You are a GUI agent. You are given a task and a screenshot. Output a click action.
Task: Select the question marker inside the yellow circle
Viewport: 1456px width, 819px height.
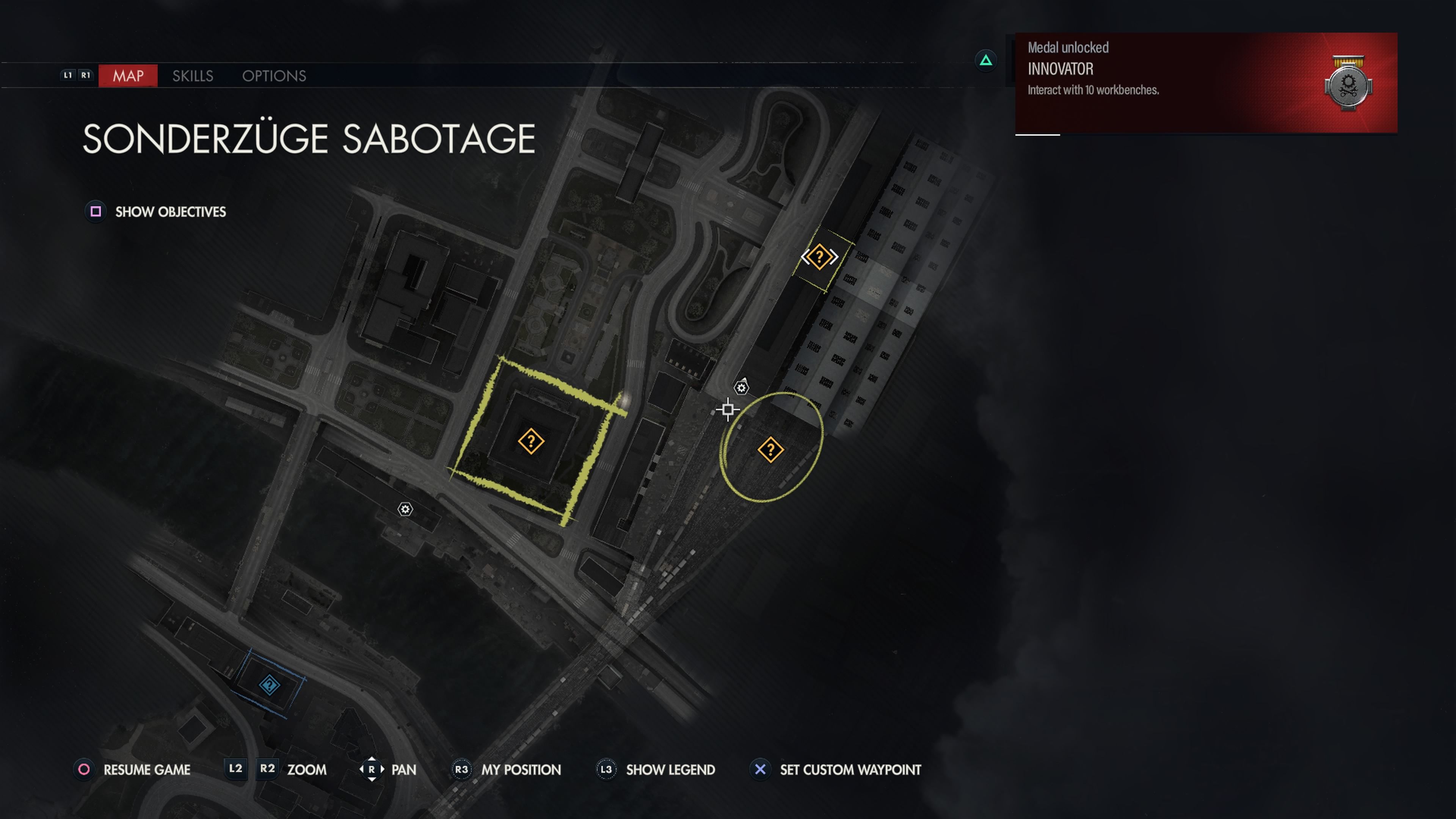(x=770, y=450)
